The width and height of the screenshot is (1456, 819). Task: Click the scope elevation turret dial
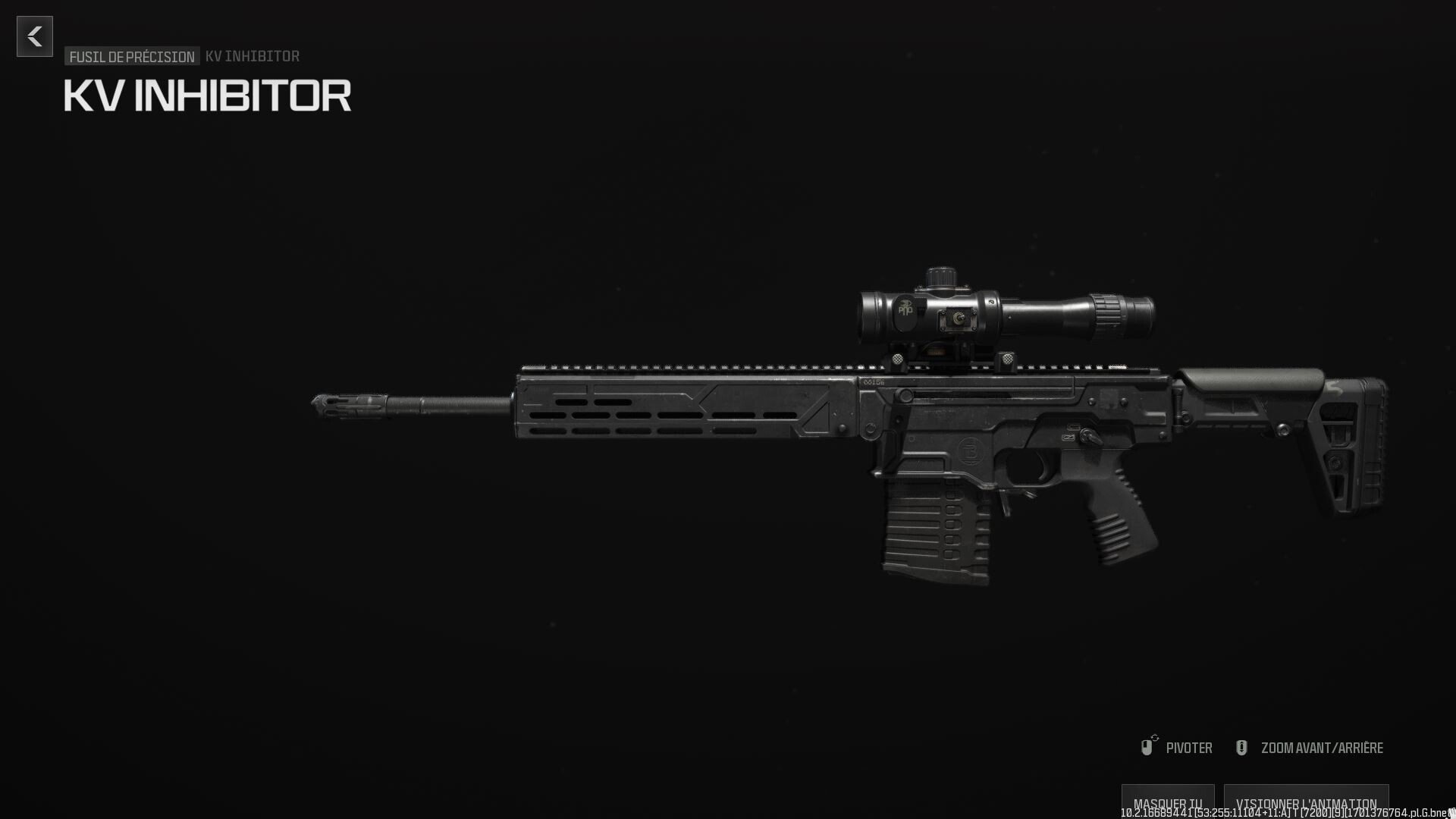click(x=940, y=275)
